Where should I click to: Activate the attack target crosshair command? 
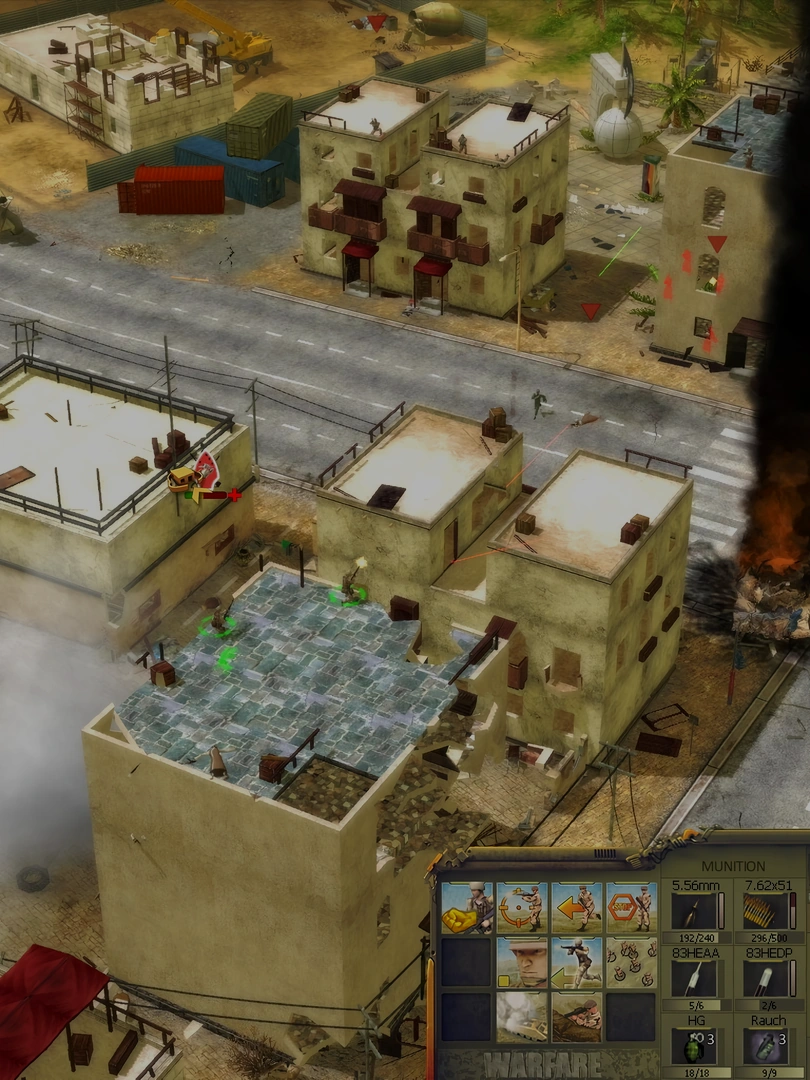[x=521, y=907]
